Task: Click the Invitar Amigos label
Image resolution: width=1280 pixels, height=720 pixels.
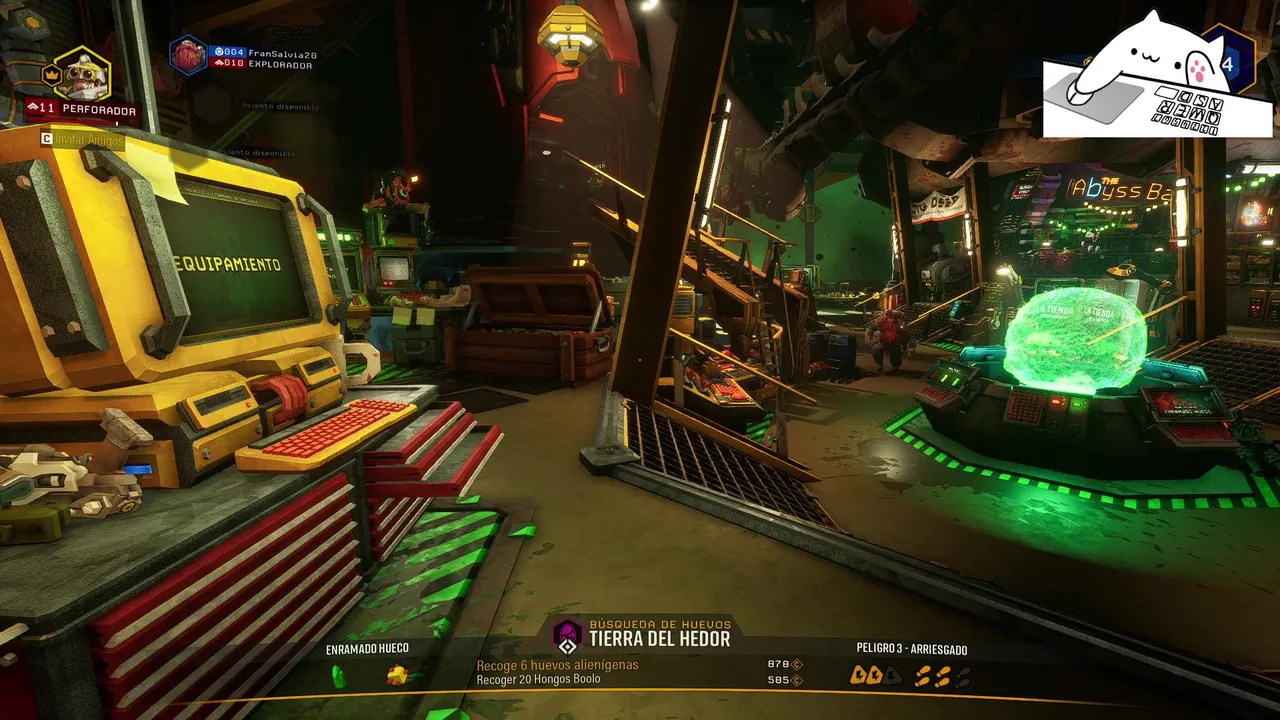Action: (x=89, y=141)
